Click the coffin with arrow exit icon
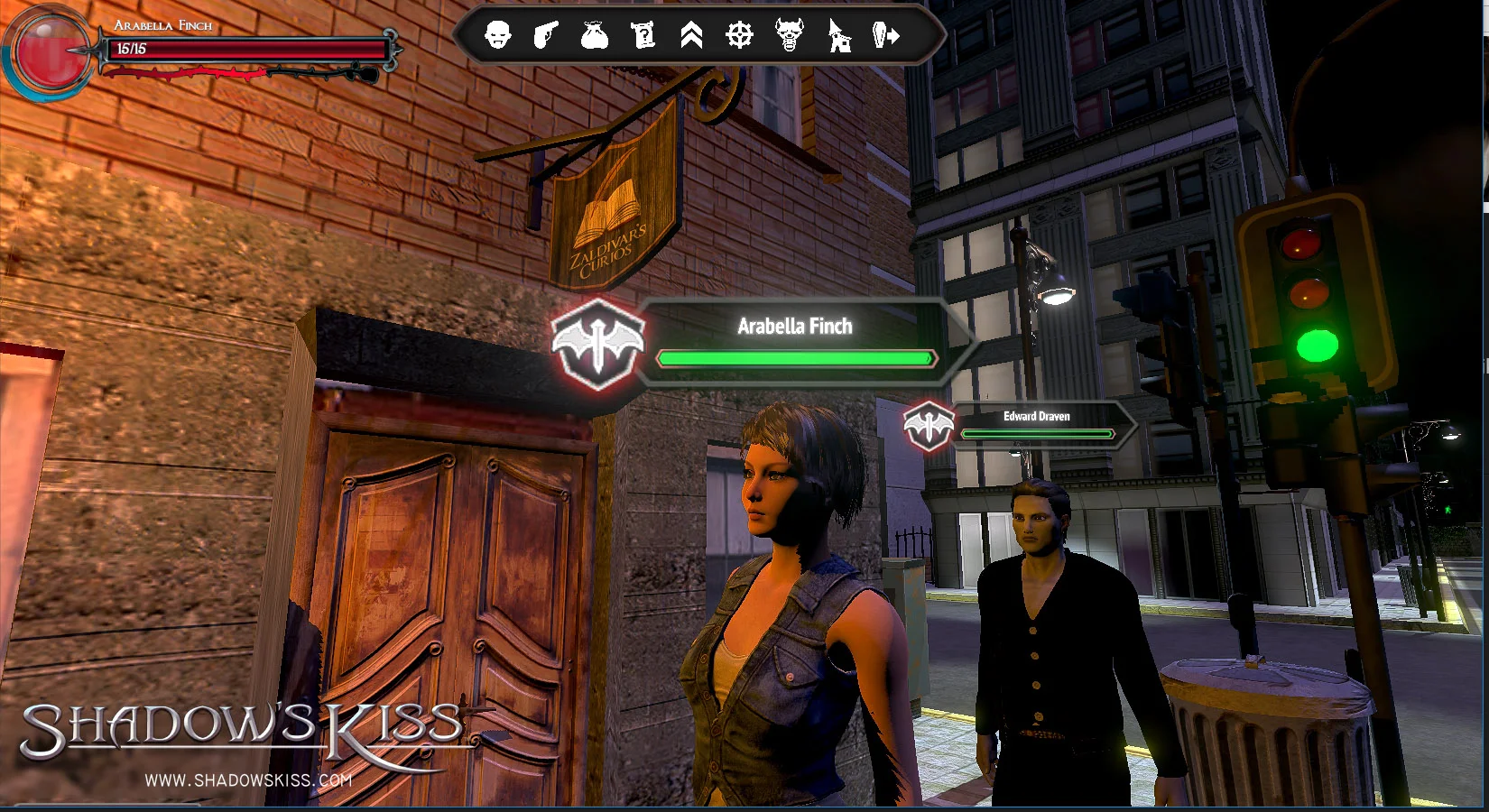The height and width of the screenshot is (812, 1489). tap(887, 35)
